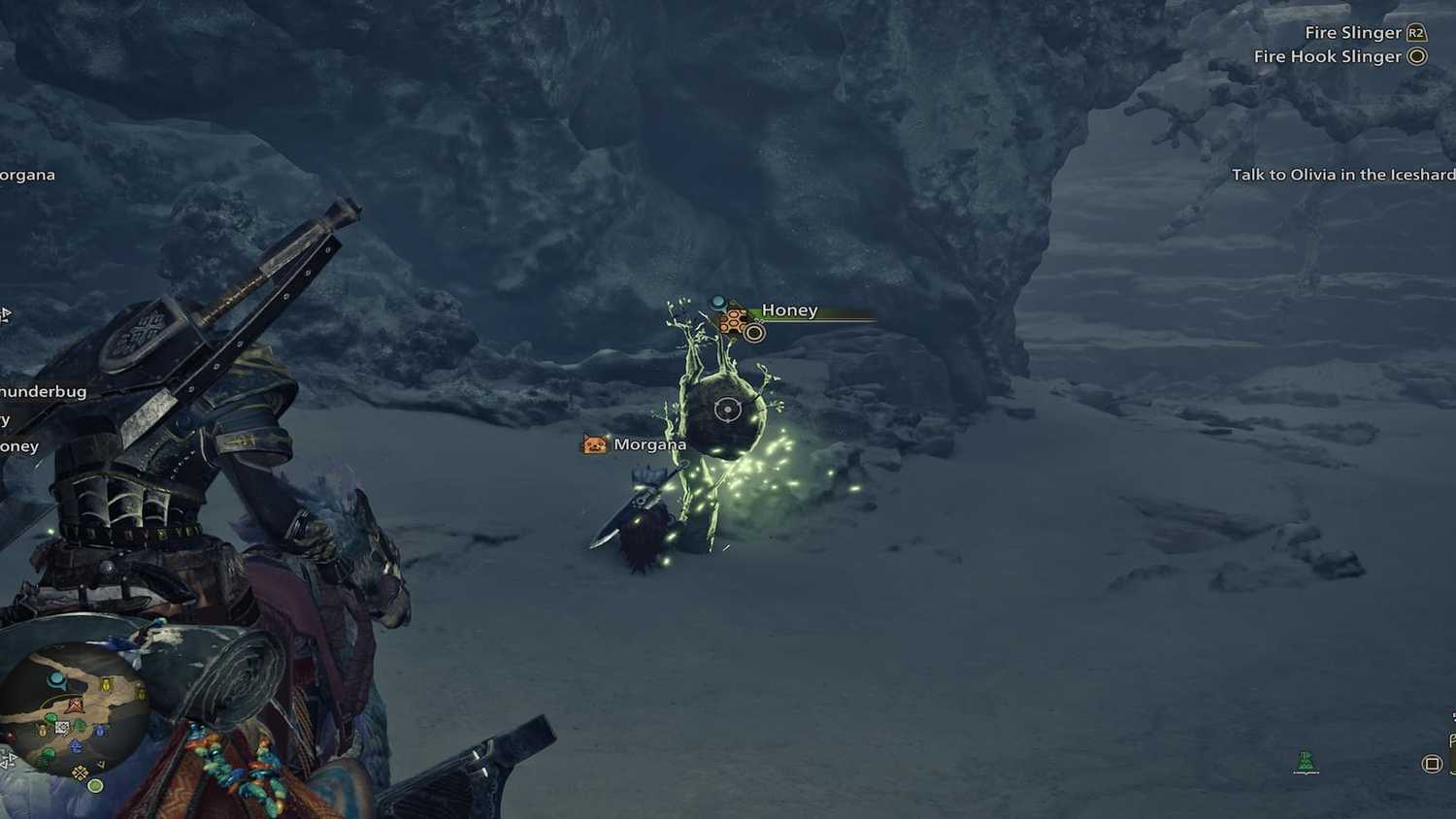Click the Triangle button prompt on the left edge
Image resolution: width=1456 pixels, height=819 pixels.
coord(6,313)
